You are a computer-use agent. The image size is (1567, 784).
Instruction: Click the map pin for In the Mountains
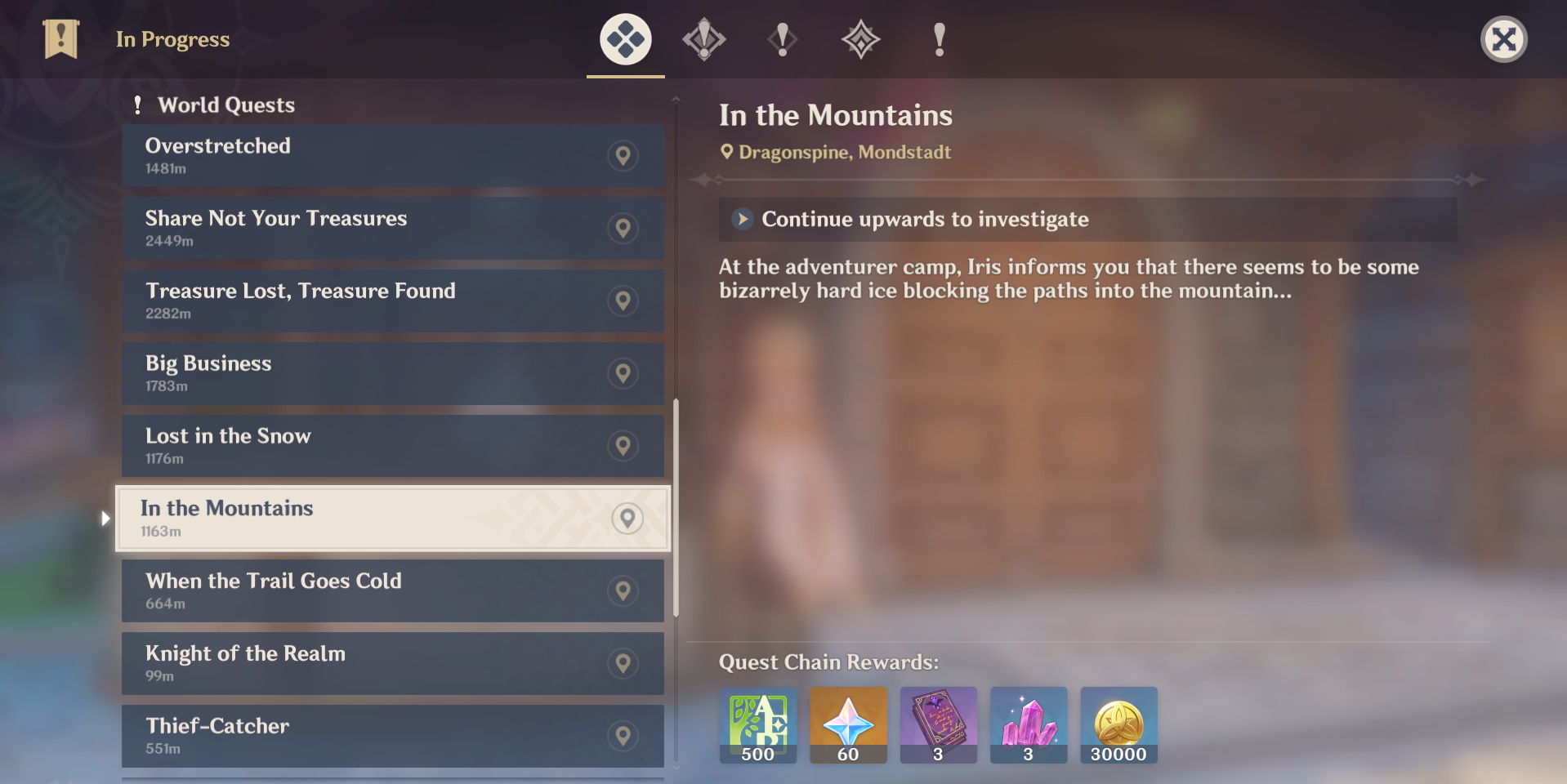click(x=627, y=519)
